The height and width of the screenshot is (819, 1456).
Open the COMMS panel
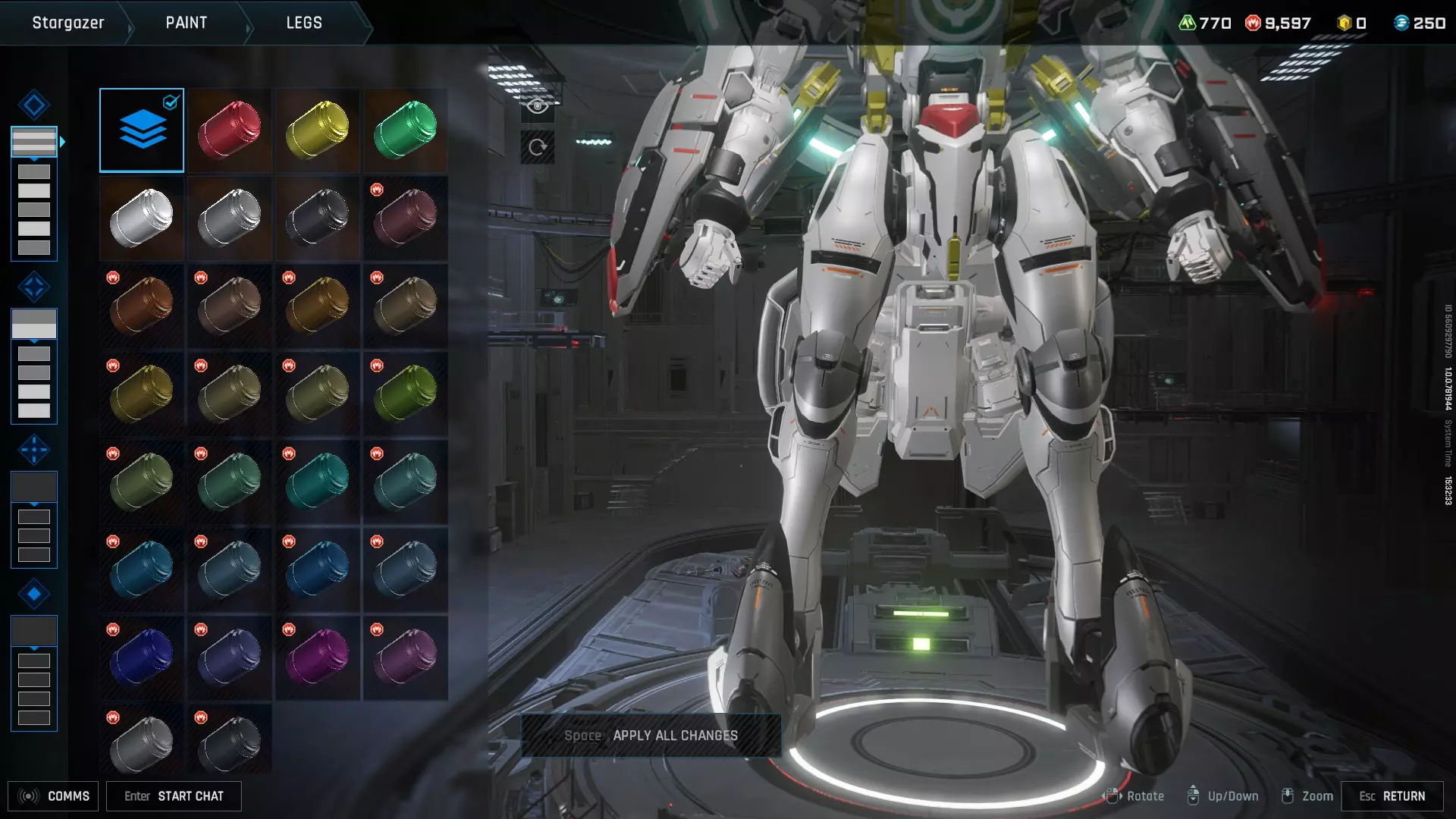coord(53,796)
